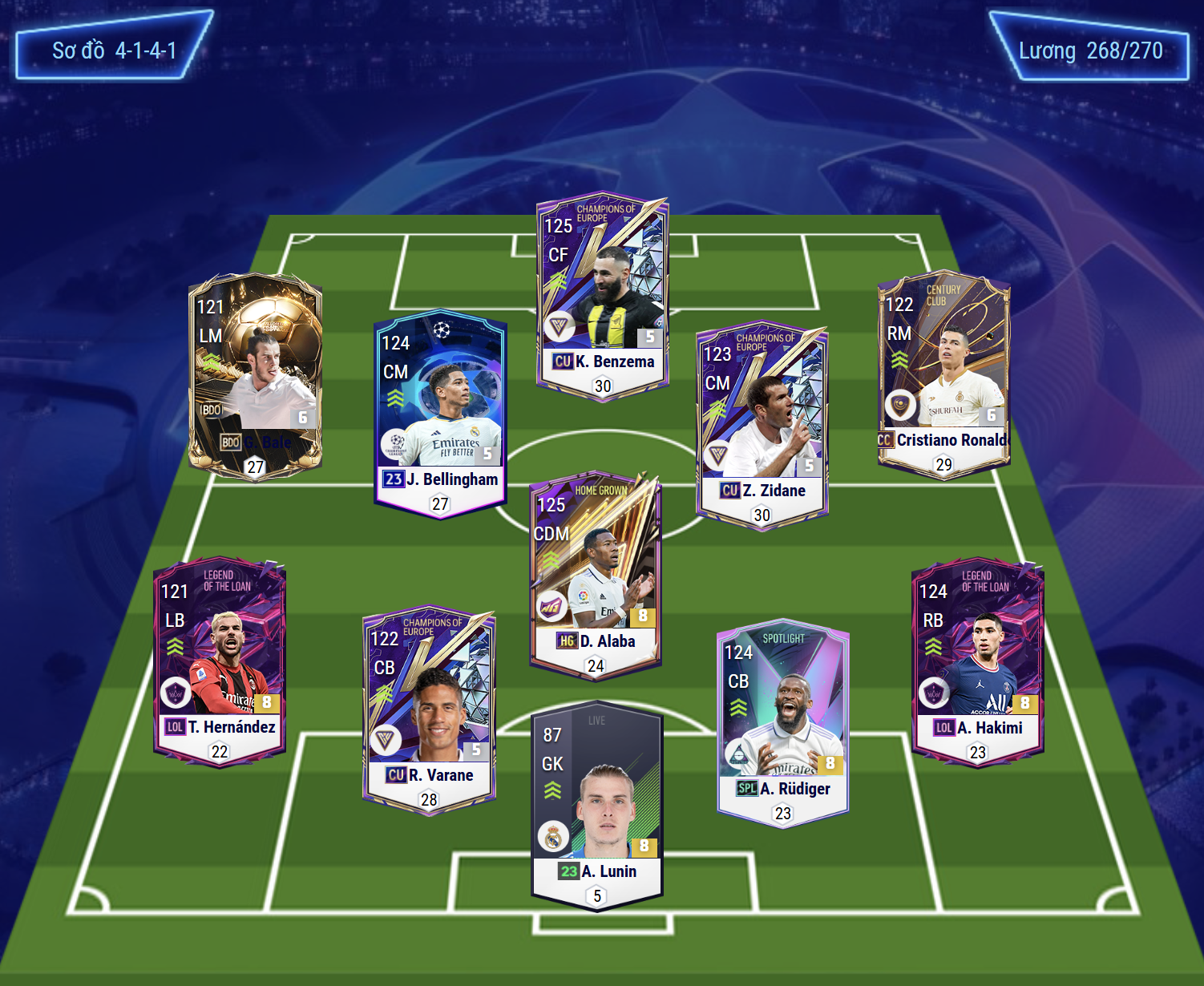Screen dimensions: 1204x986
Task: Select the A. Hakimi RB card
Action: (978, 663)
